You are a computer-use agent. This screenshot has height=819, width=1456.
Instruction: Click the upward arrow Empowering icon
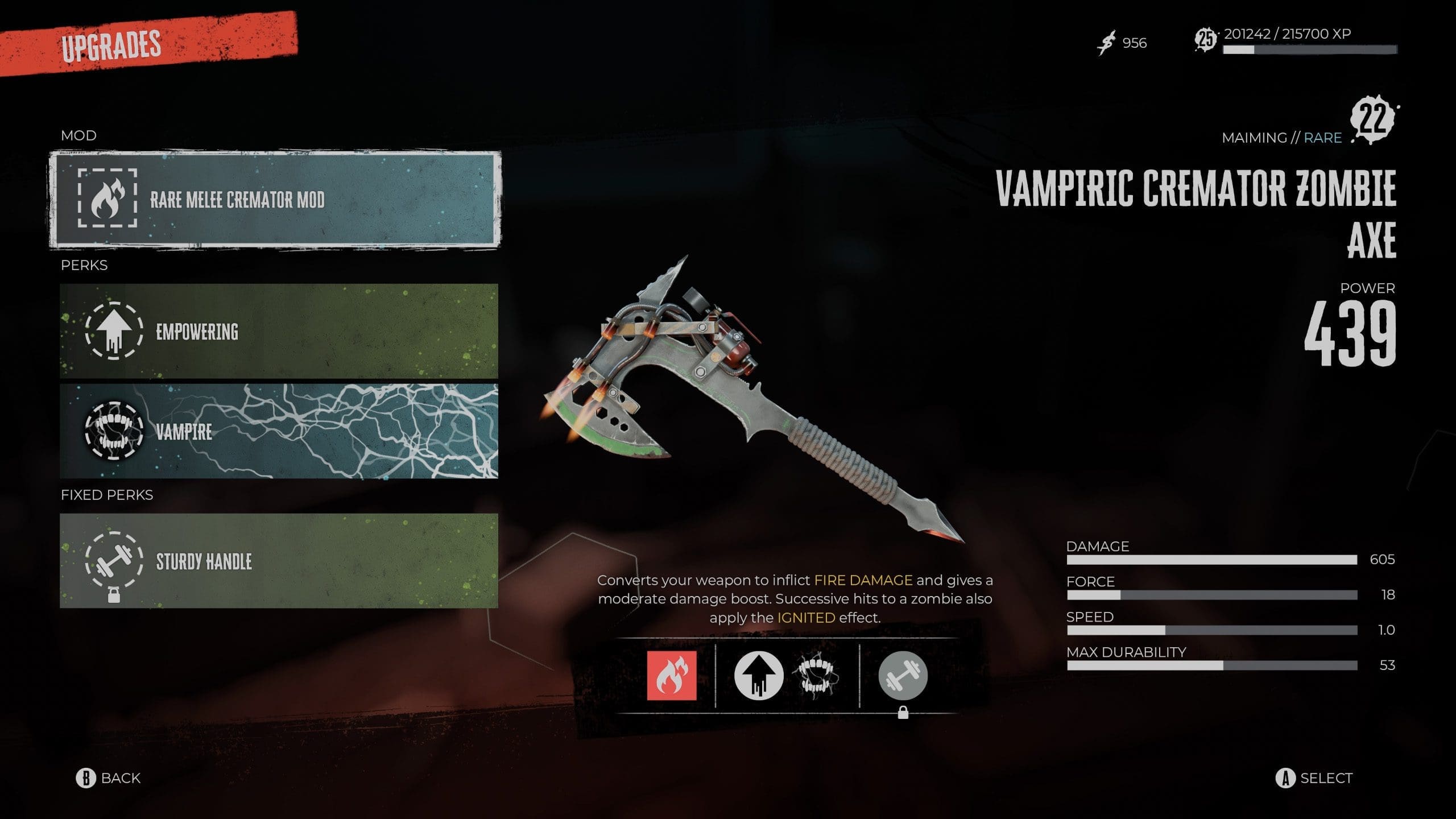point(759,676)
